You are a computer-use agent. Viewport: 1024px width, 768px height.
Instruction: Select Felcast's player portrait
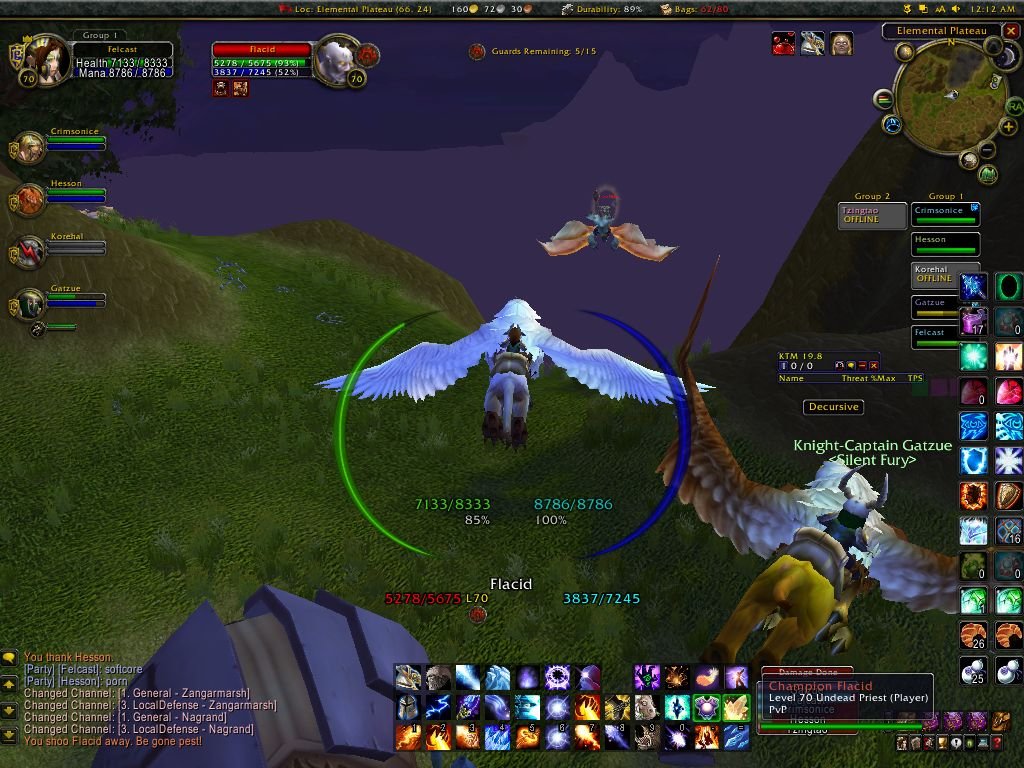(43, 58)
